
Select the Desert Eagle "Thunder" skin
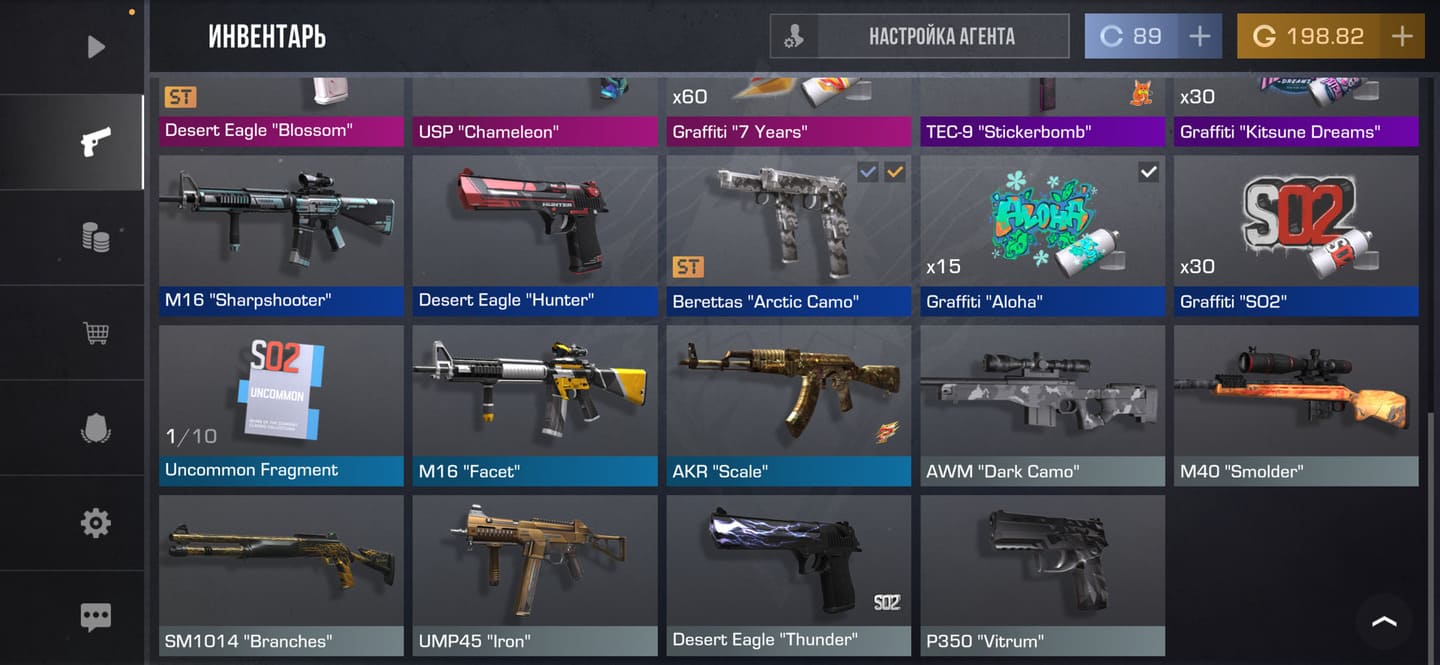click(789, 575)
